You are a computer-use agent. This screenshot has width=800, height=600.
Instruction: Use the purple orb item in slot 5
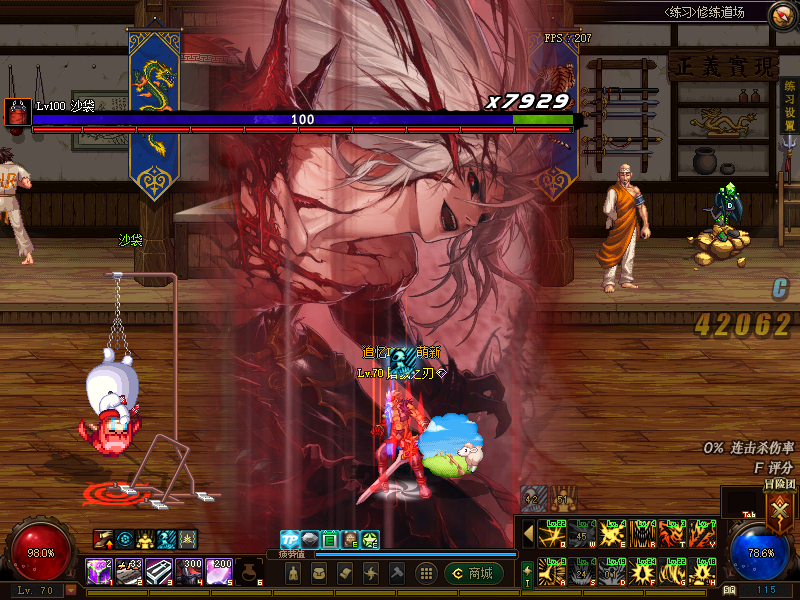click(219, 572)
